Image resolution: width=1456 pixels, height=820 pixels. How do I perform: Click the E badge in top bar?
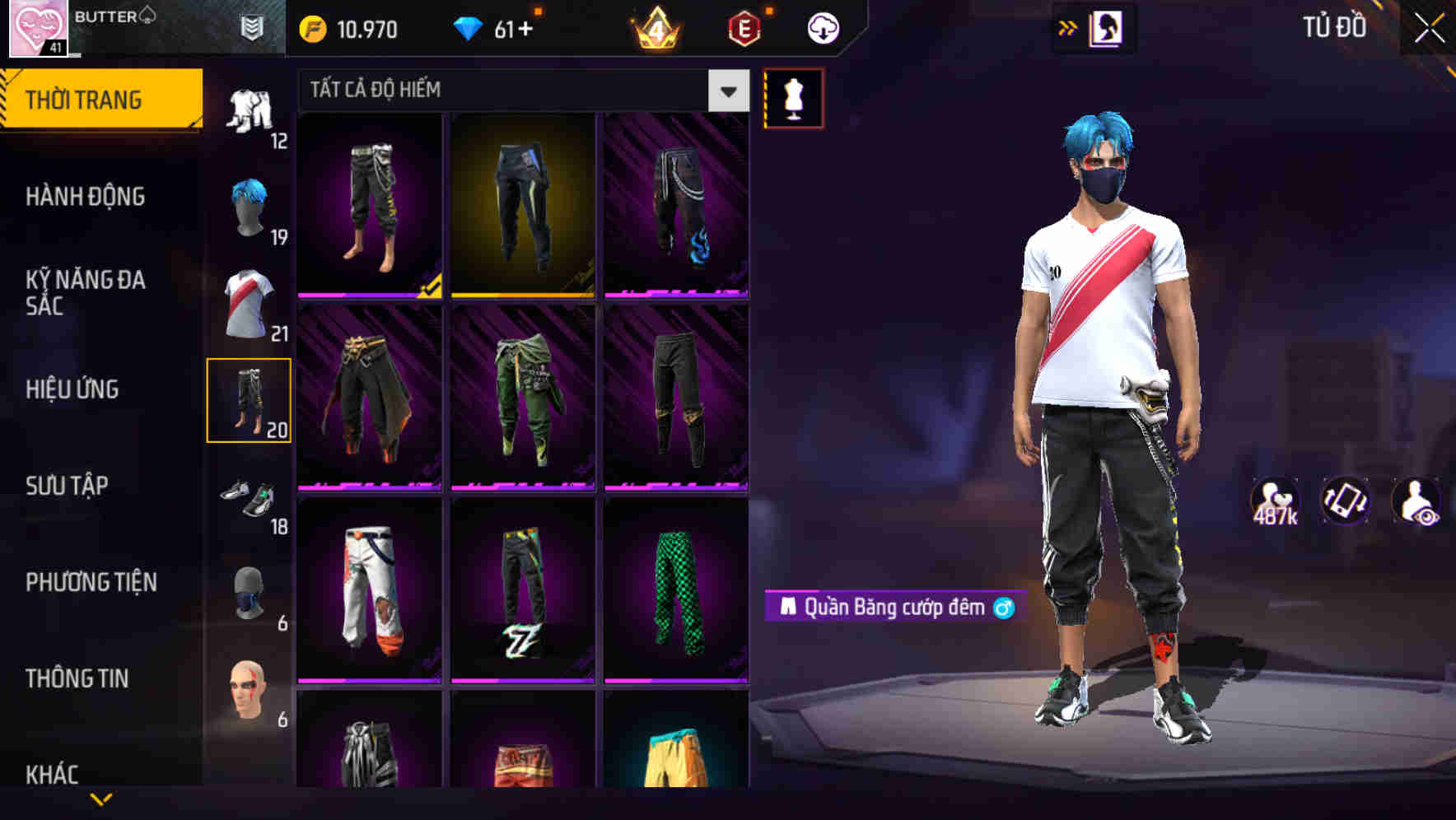pos(744,27)
